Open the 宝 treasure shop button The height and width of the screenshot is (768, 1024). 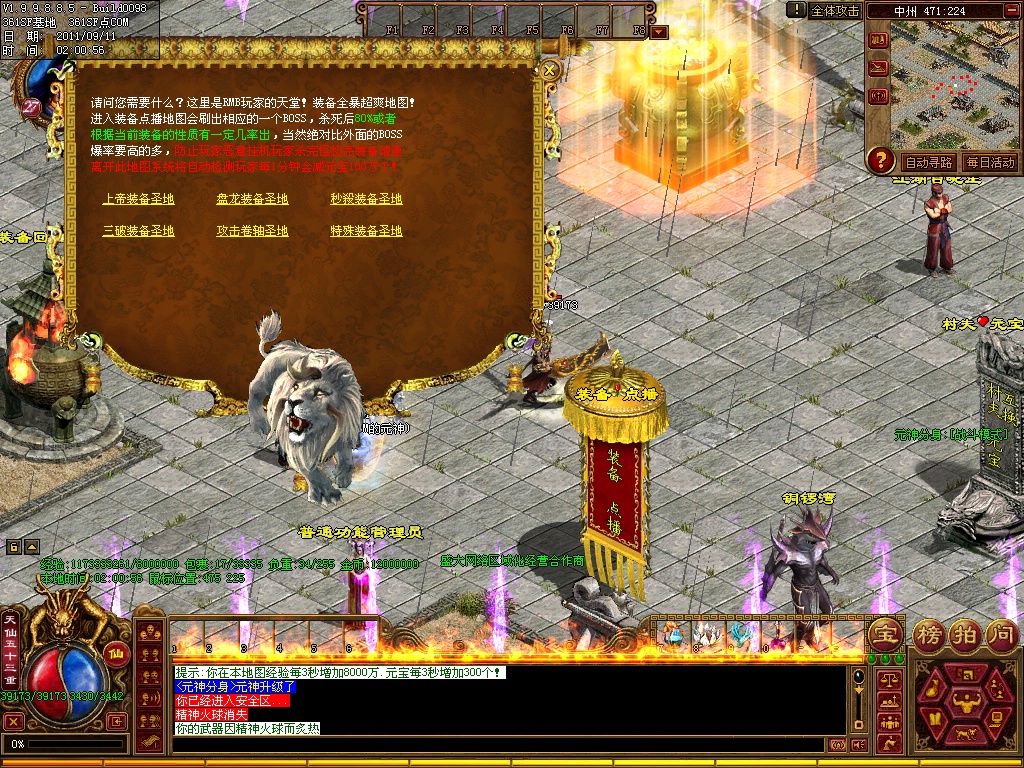click(x=884, y=634)
